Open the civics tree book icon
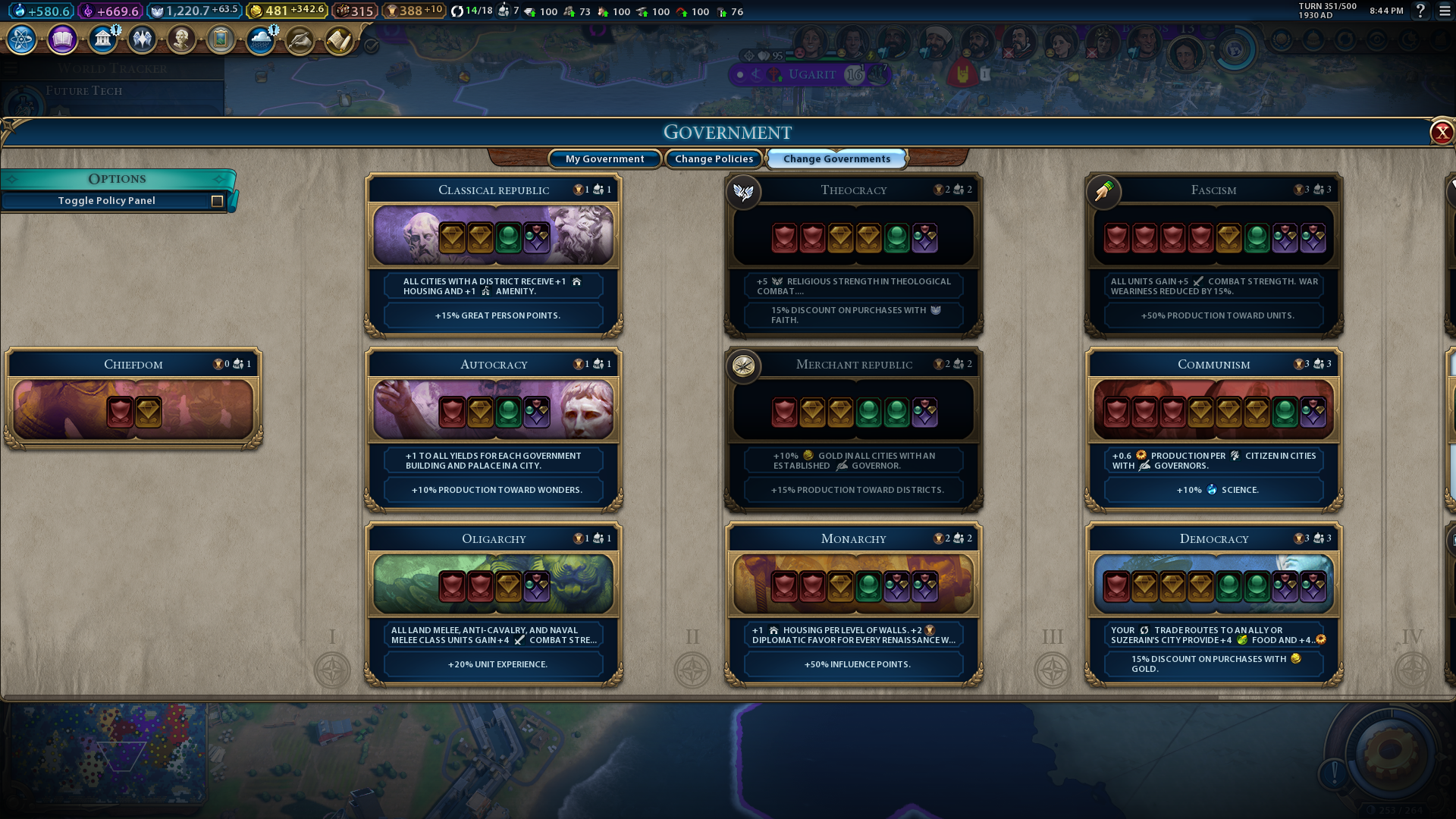Screen dimensions: 1456x819 pos(62,39)
